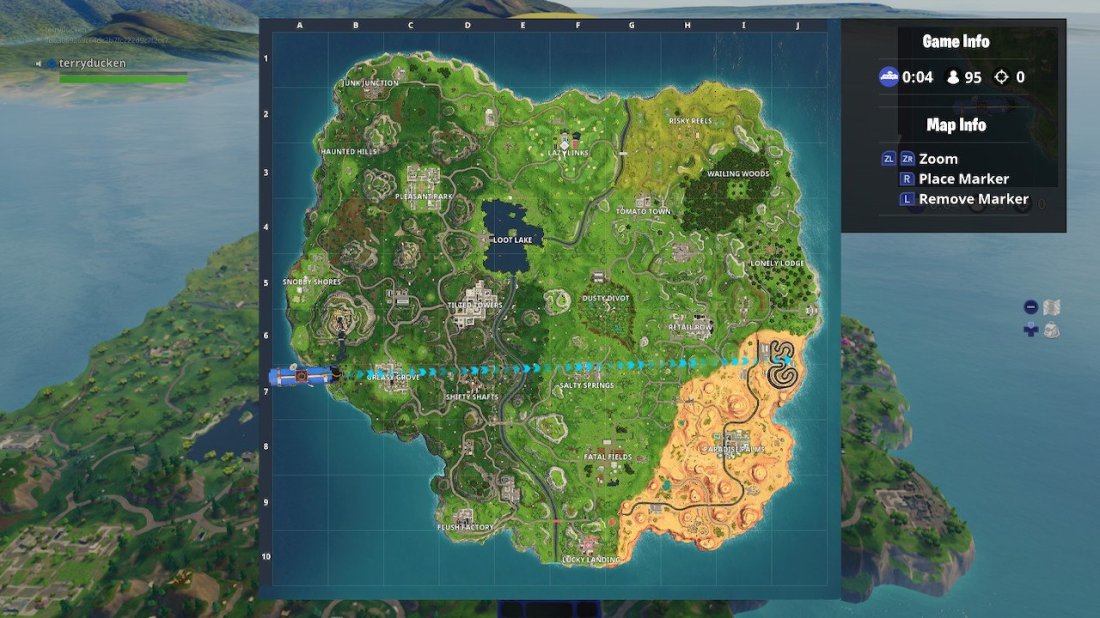Click the Lazy Links map label
This screenshot has width=1100, height=618.
(x=569, y=152)
